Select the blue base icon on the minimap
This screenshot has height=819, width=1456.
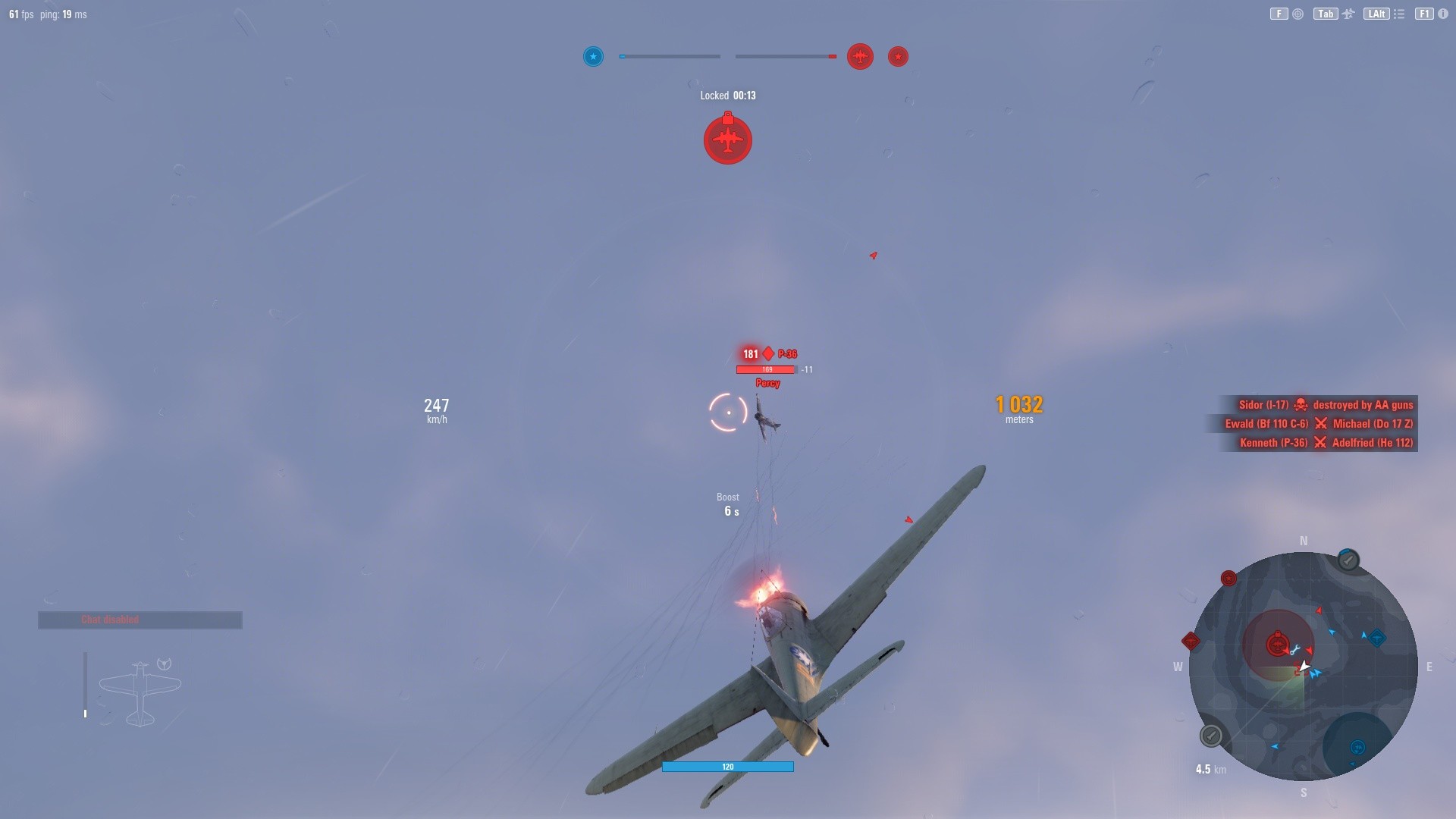tap(1357, 747)
